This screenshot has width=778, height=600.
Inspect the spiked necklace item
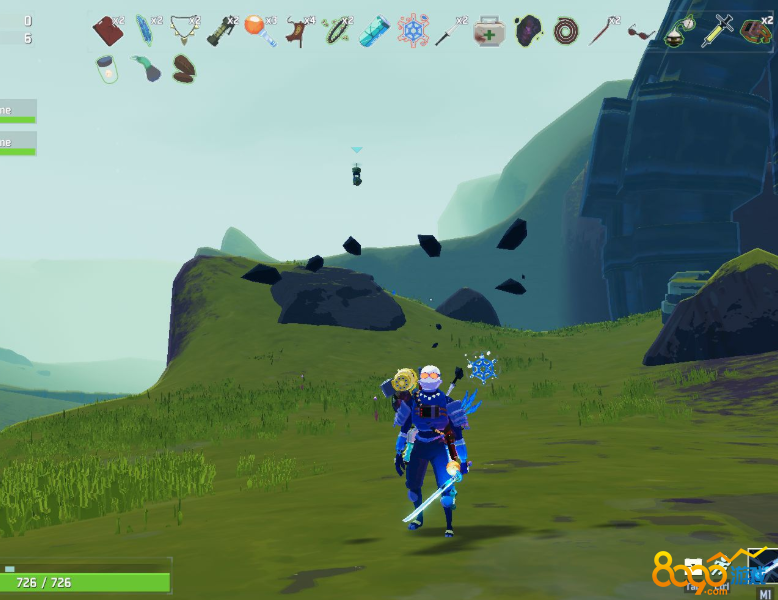(x=184, y=31)
